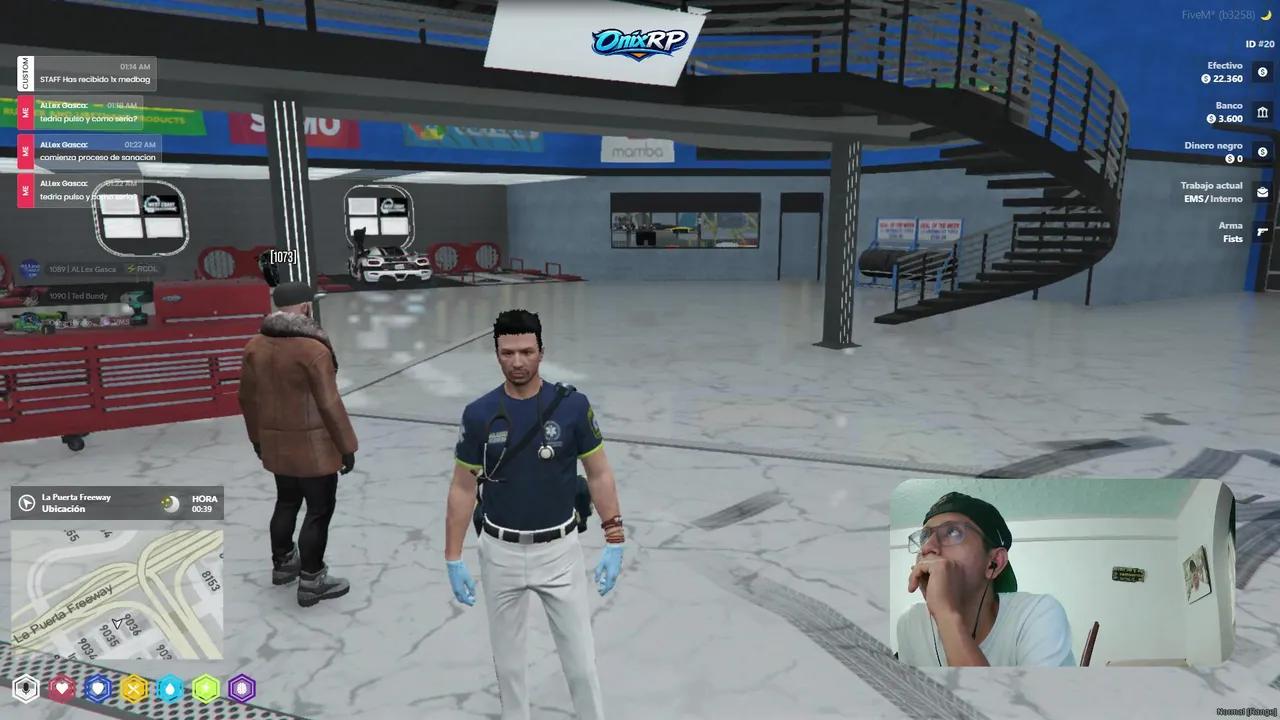1280x720 pixels.
Task: Click the day-night crescent beside HORA 00:39
Action: click(x=170, y=503)
